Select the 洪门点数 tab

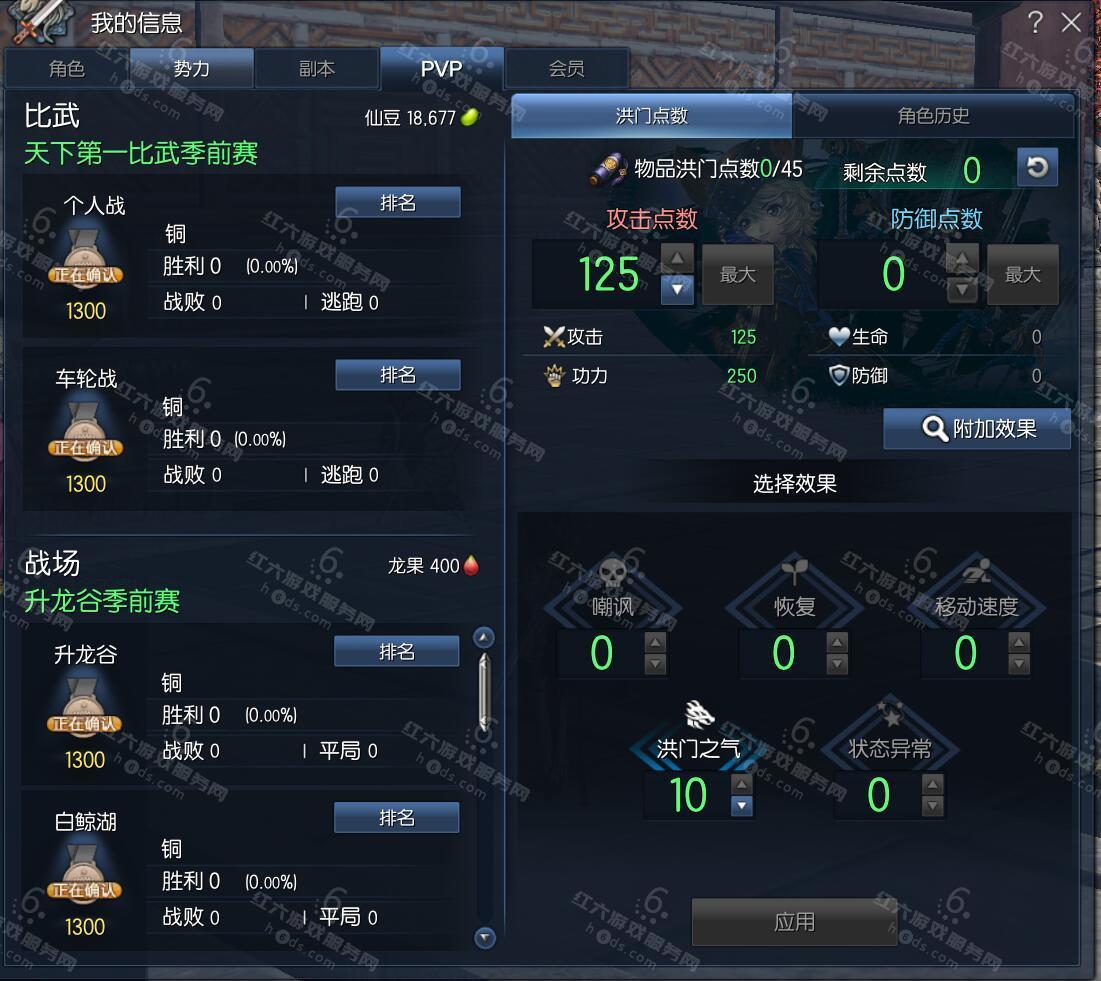coord(652,116)
